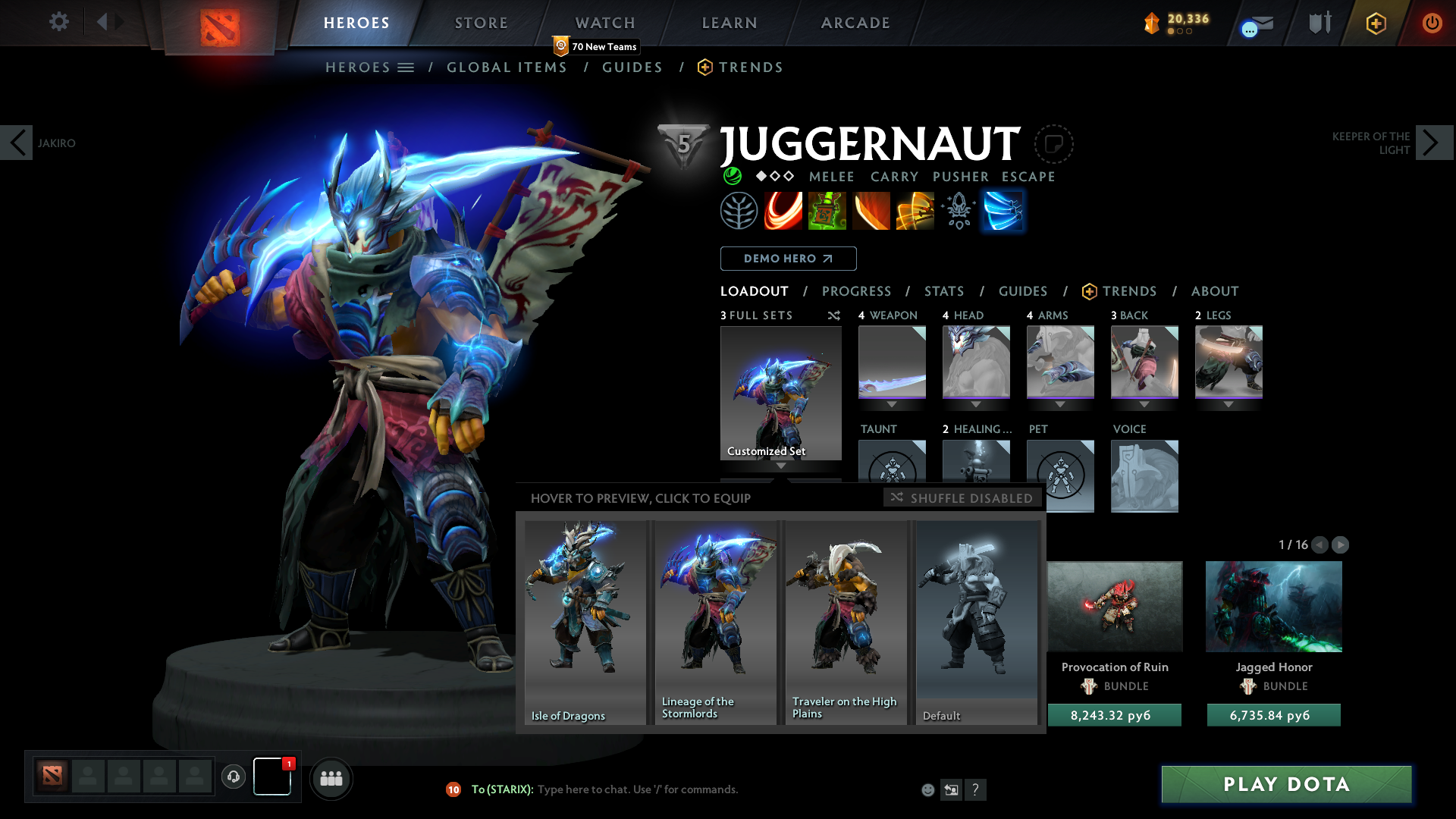
Task: Click the shuffle icon beside 3 FULL SETS
Action: click(834, 315)
